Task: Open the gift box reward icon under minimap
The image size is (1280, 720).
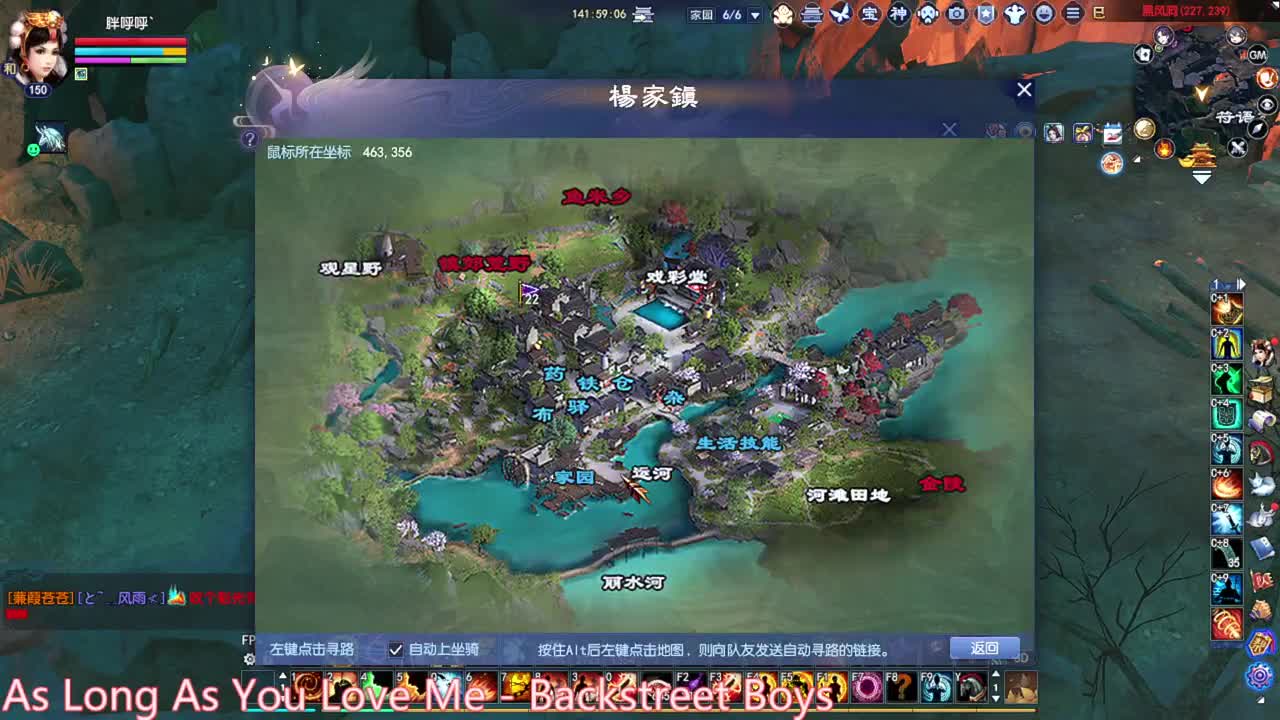Action: 1083,131
